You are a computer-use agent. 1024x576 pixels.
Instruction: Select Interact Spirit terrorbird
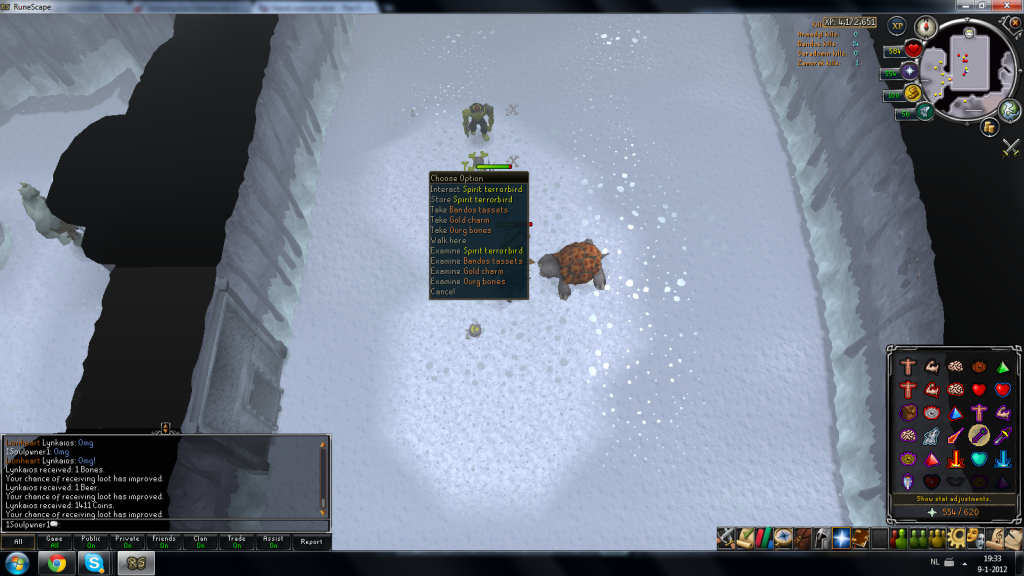coord(476,189)
